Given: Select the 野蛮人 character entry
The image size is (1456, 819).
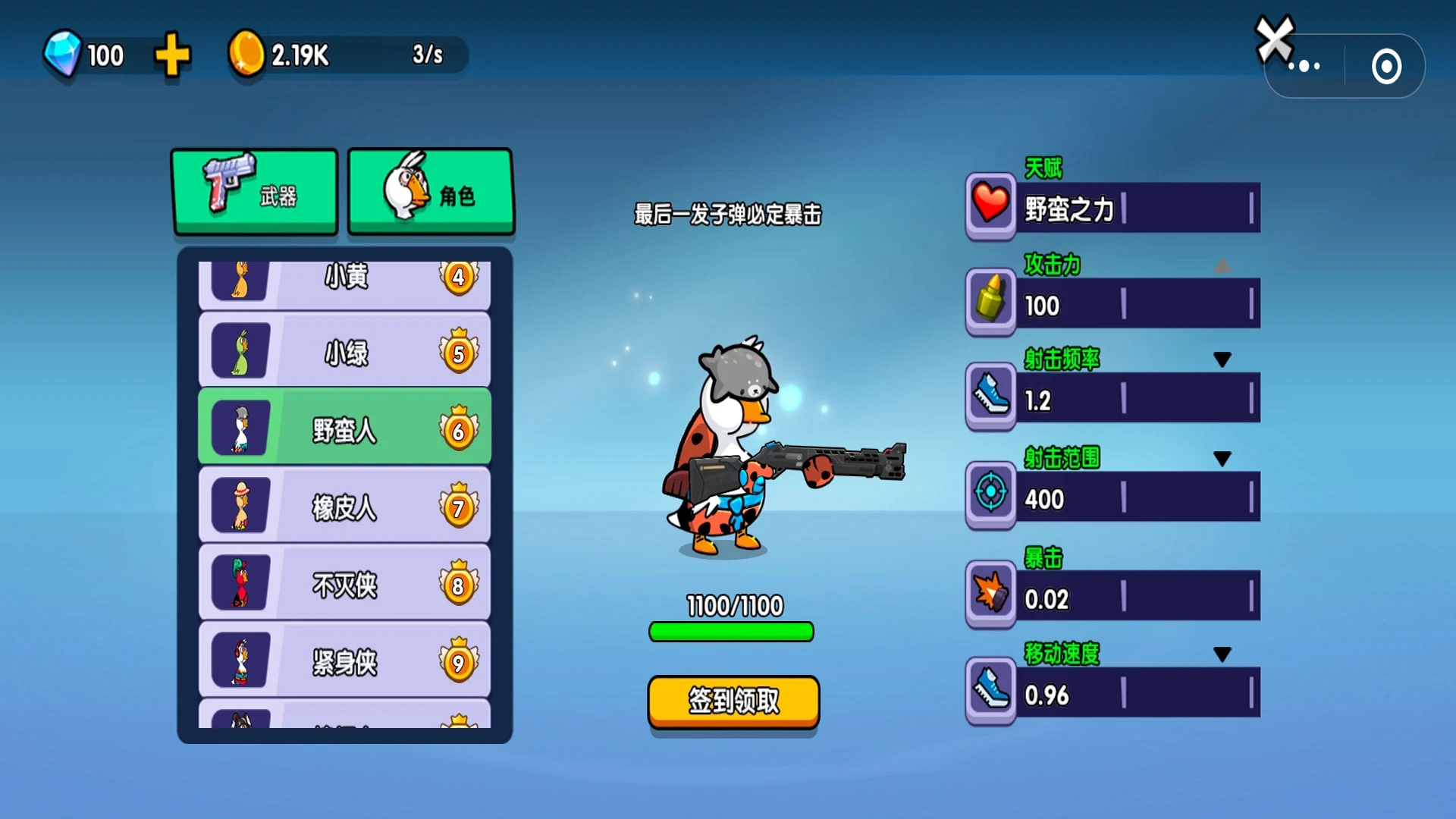Looking at the screenshot, I should [344, 427].
